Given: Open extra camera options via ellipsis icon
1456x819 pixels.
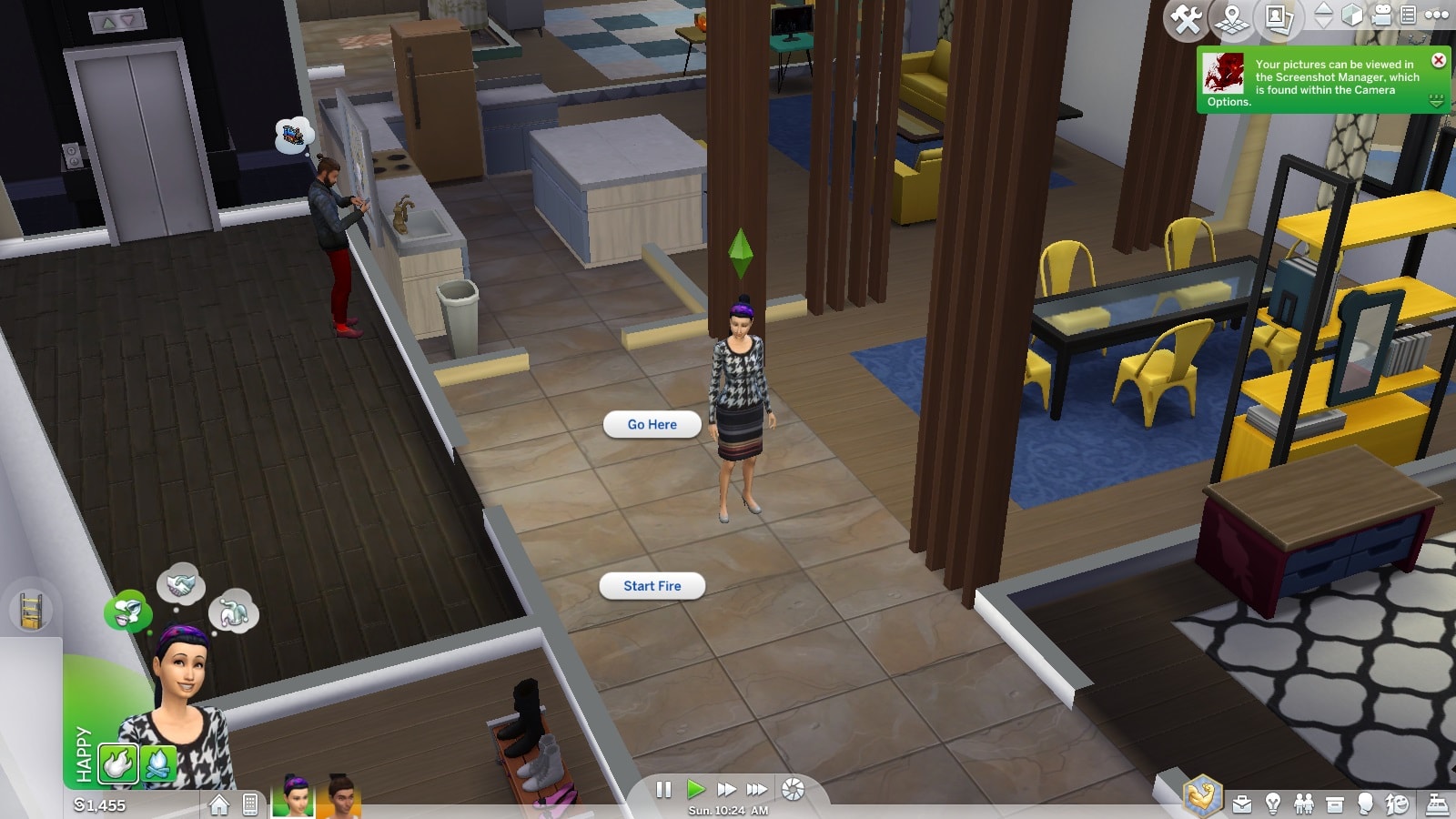Looking at the screenshot, I should pos(1439,15).
